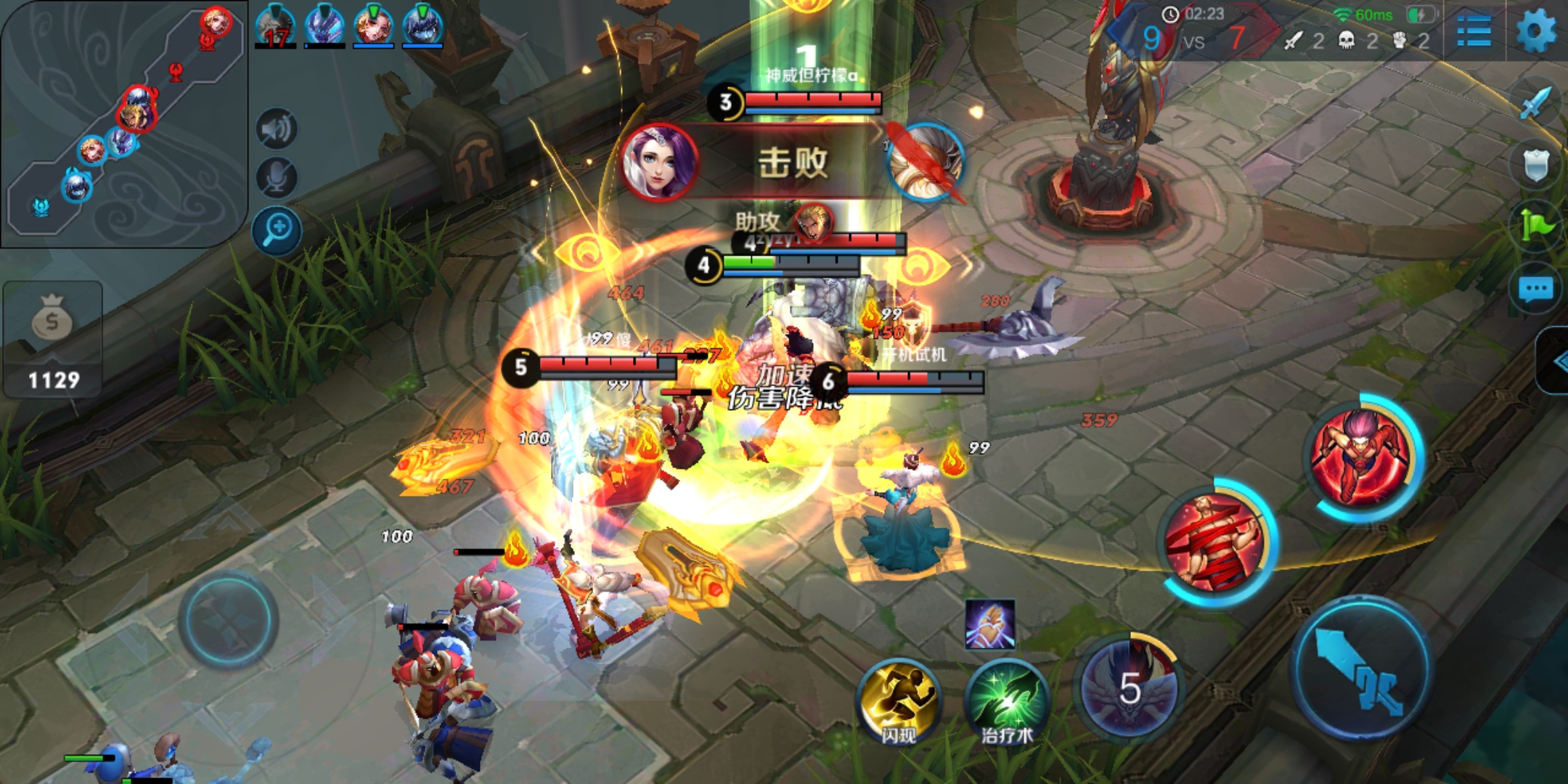Viewport: 1568px width, 784px height.
Task: Send the green flag gather signal
Action: pos(1536,226)
